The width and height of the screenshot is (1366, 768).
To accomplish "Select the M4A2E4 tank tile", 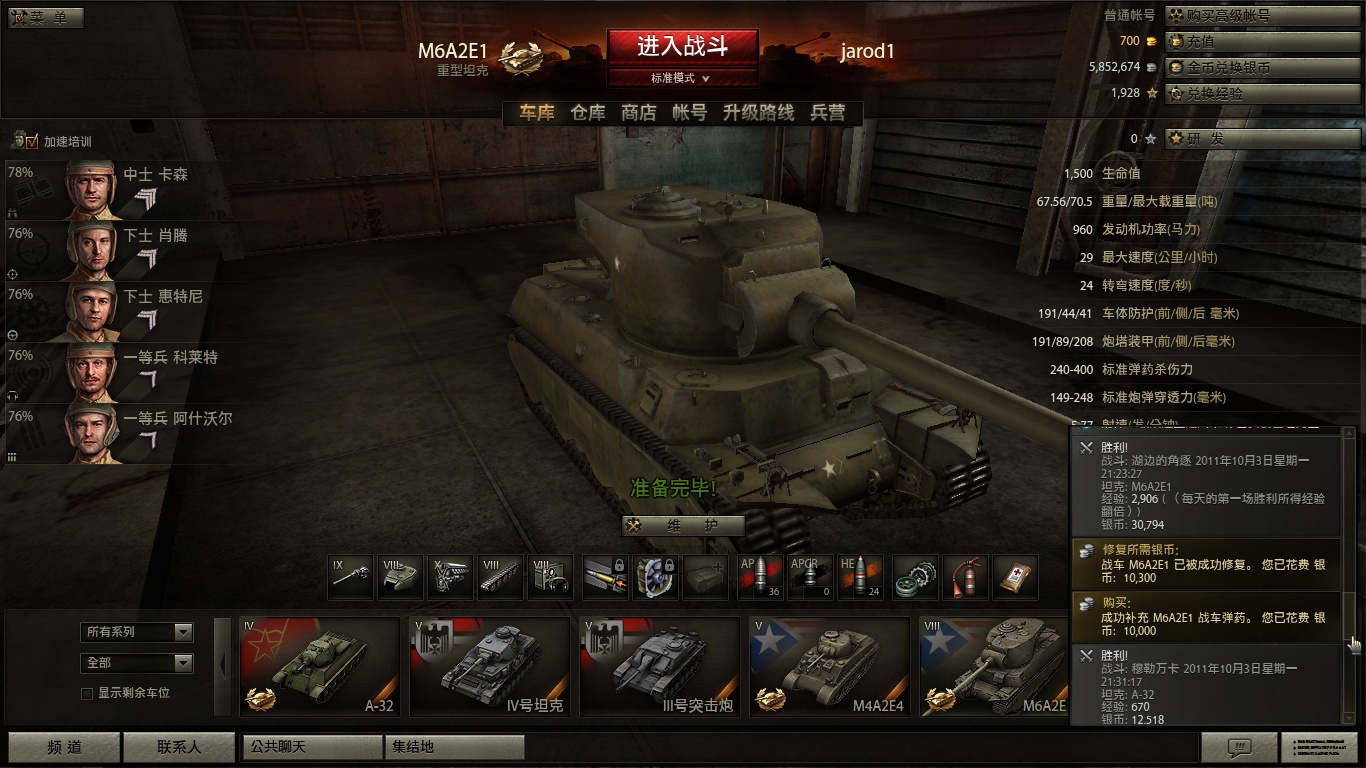I will [x=830, y=665].
